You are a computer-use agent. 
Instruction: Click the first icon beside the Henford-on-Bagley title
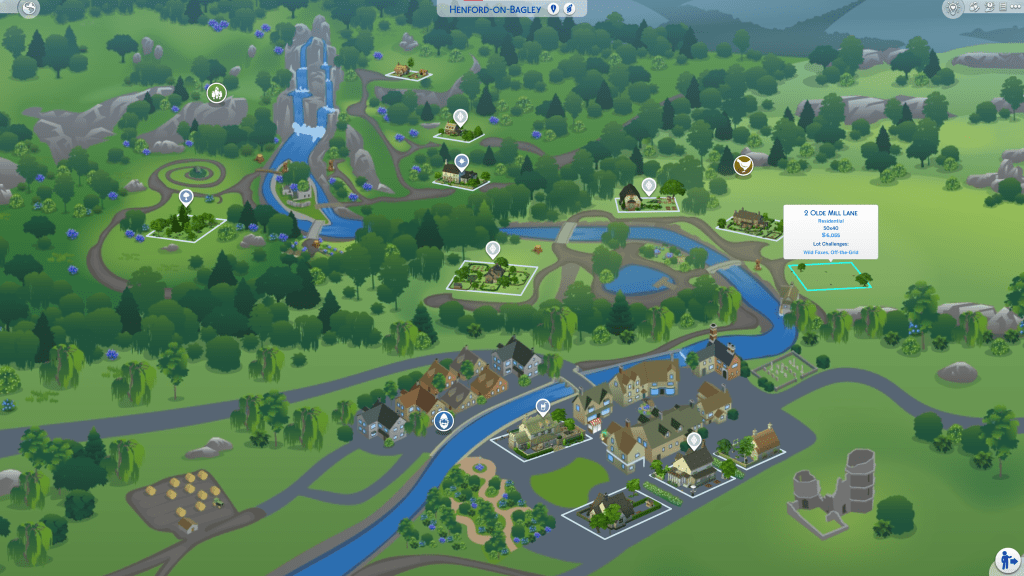(x=551, y=9)
